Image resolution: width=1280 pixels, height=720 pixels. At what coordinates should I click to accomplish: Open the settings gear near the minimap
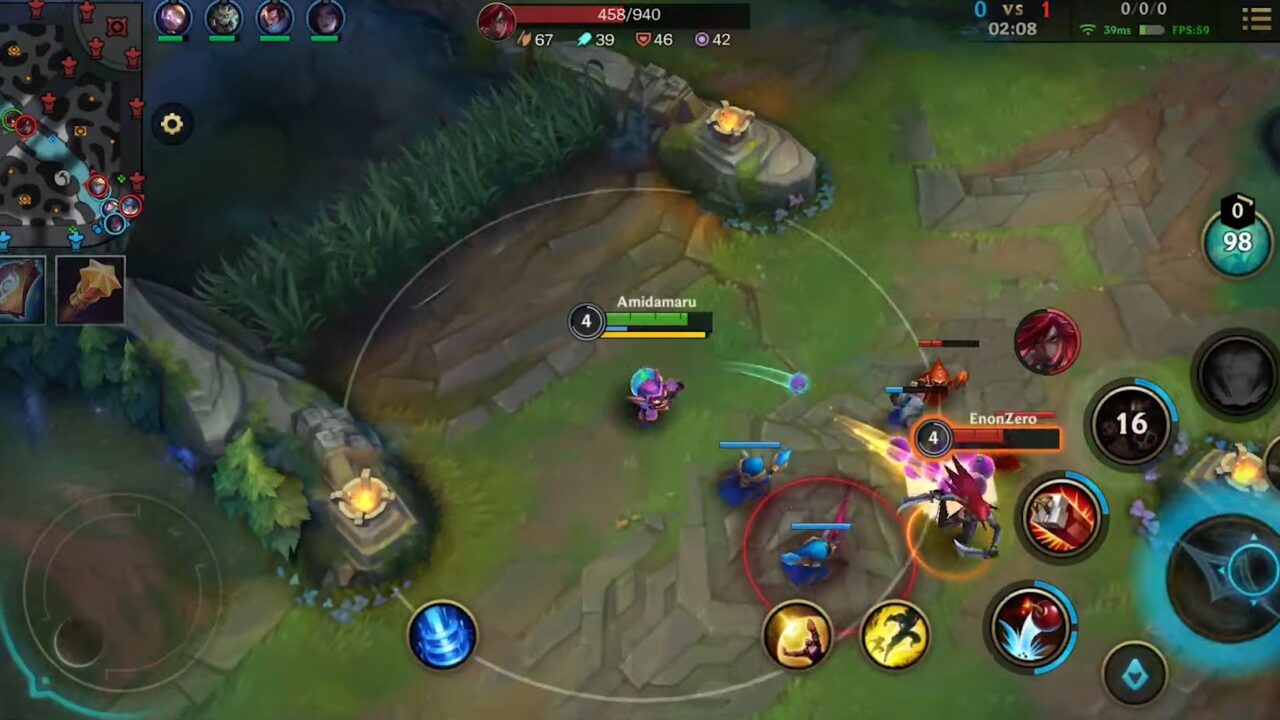pos(172,124)
